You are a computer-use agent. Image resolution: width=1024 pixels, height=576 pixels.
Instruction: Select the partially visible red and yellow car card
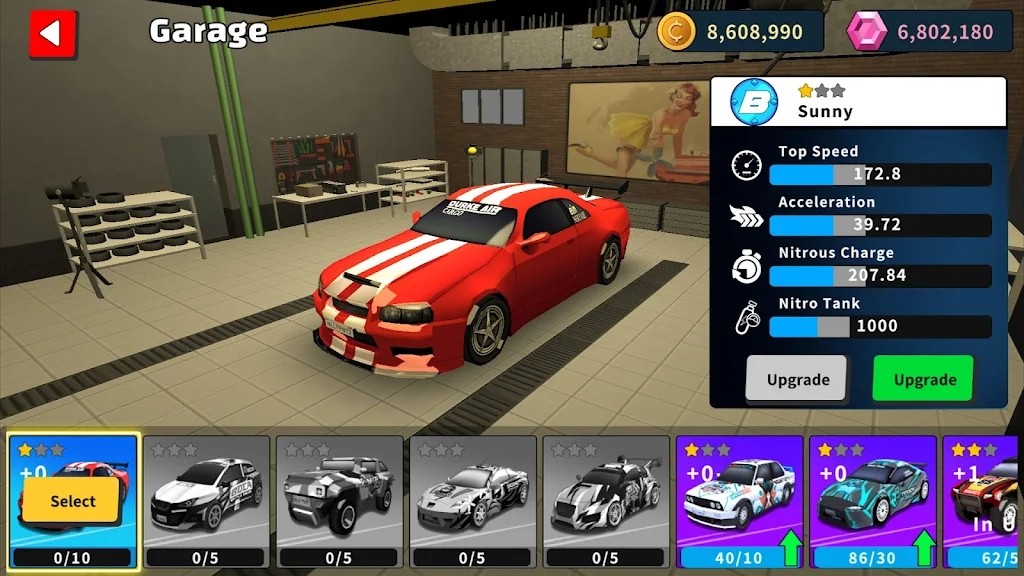pos(984,500)
